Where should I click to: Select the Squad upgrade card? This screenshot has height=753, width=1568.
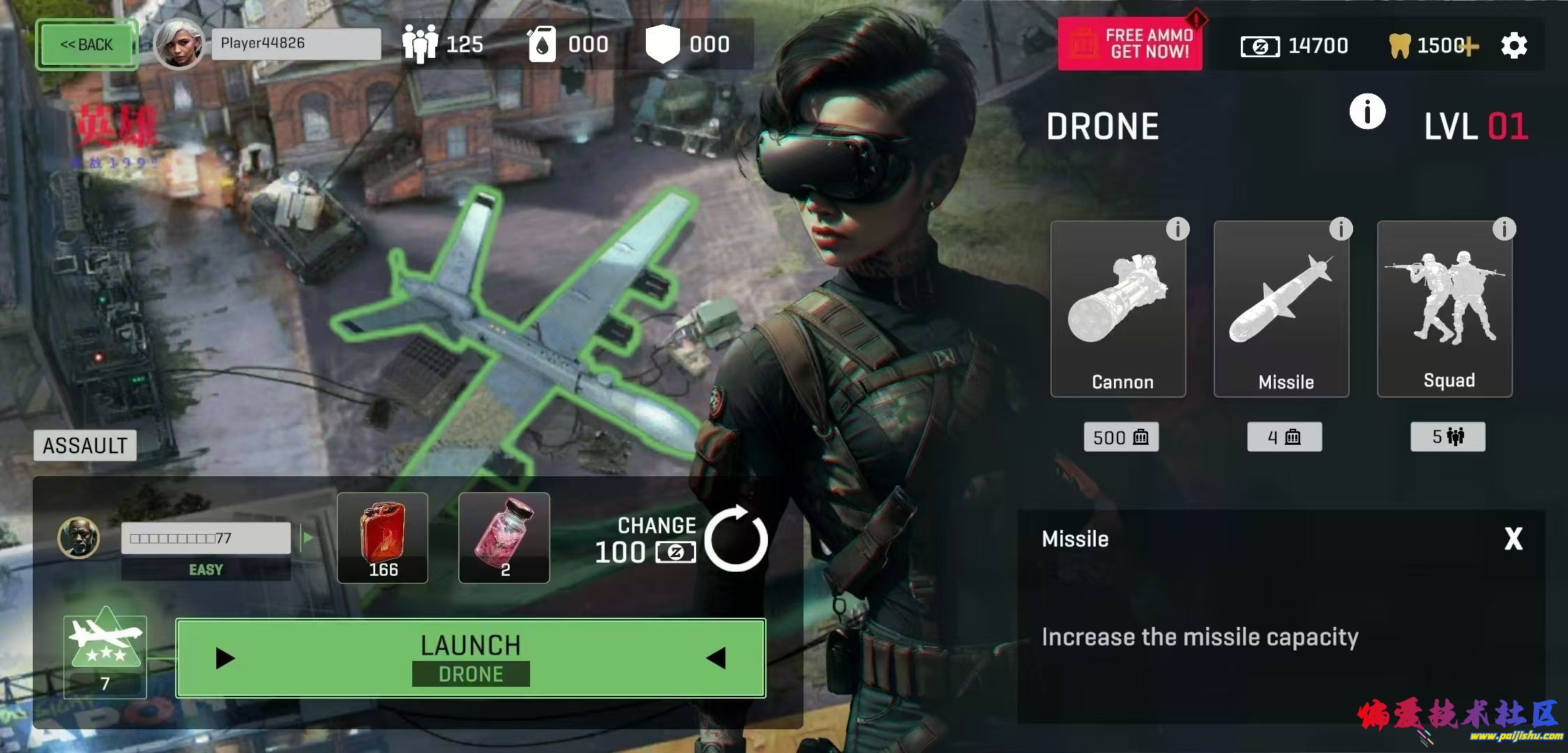(x=1445, y=309)
